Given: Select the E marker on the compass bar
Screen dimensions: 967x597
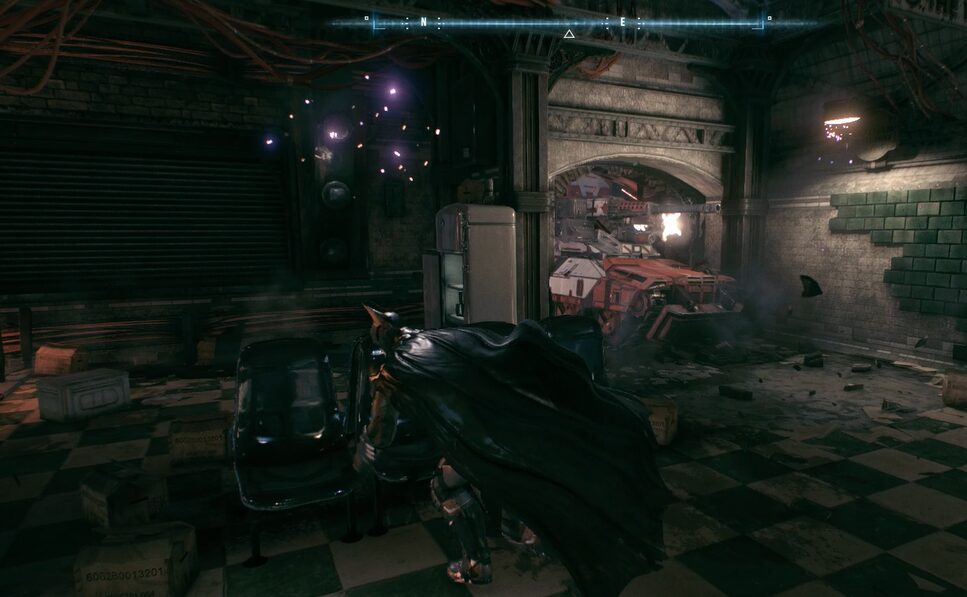Looking at the screenshot, I should (621, 21).
